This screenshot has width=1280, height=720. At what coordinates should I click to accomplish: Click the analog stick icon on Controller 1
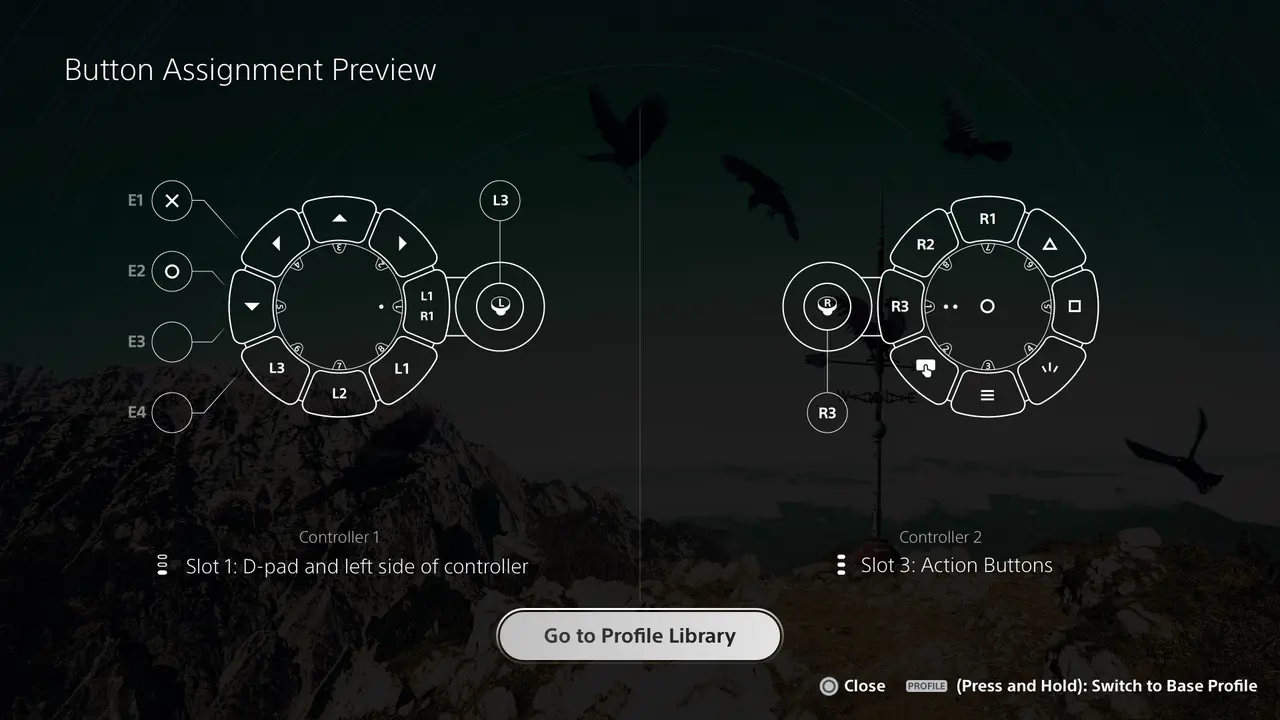tap(499, 307)
